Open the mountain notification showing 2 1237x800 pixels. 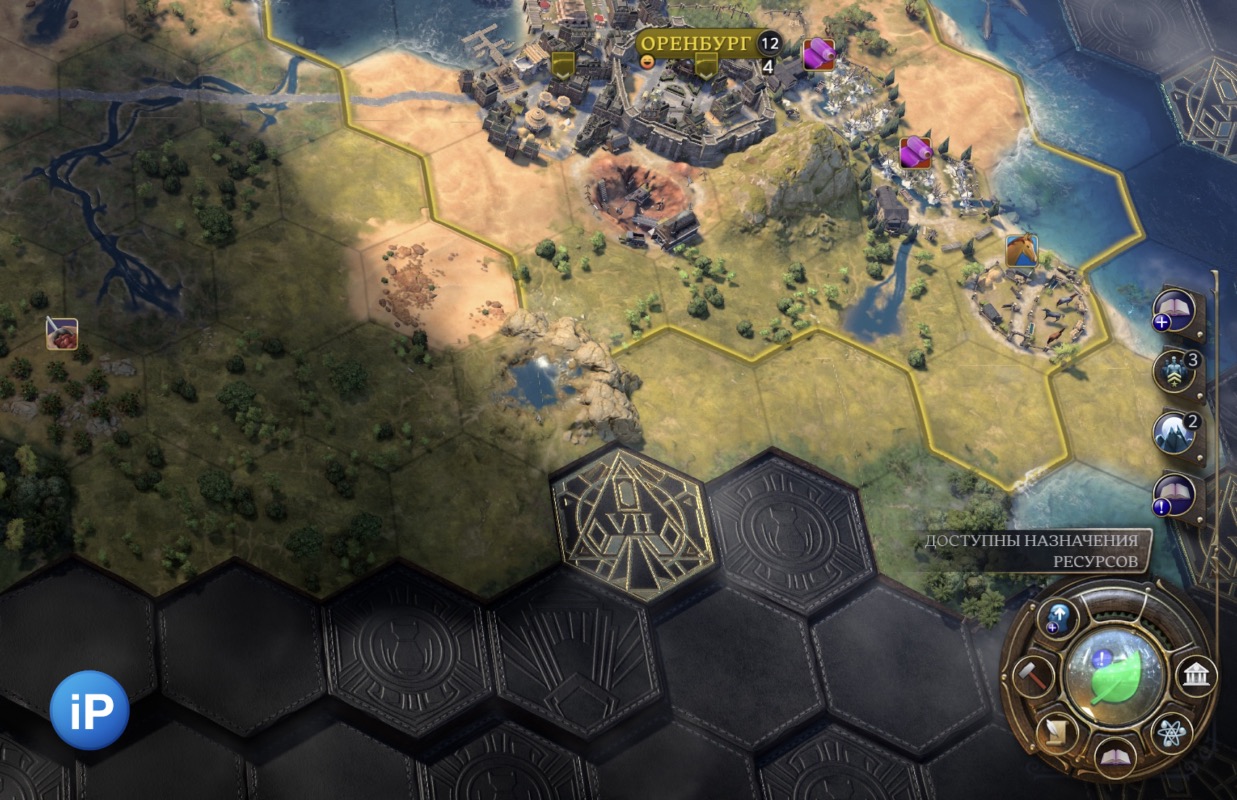[x=1176, y=433]
